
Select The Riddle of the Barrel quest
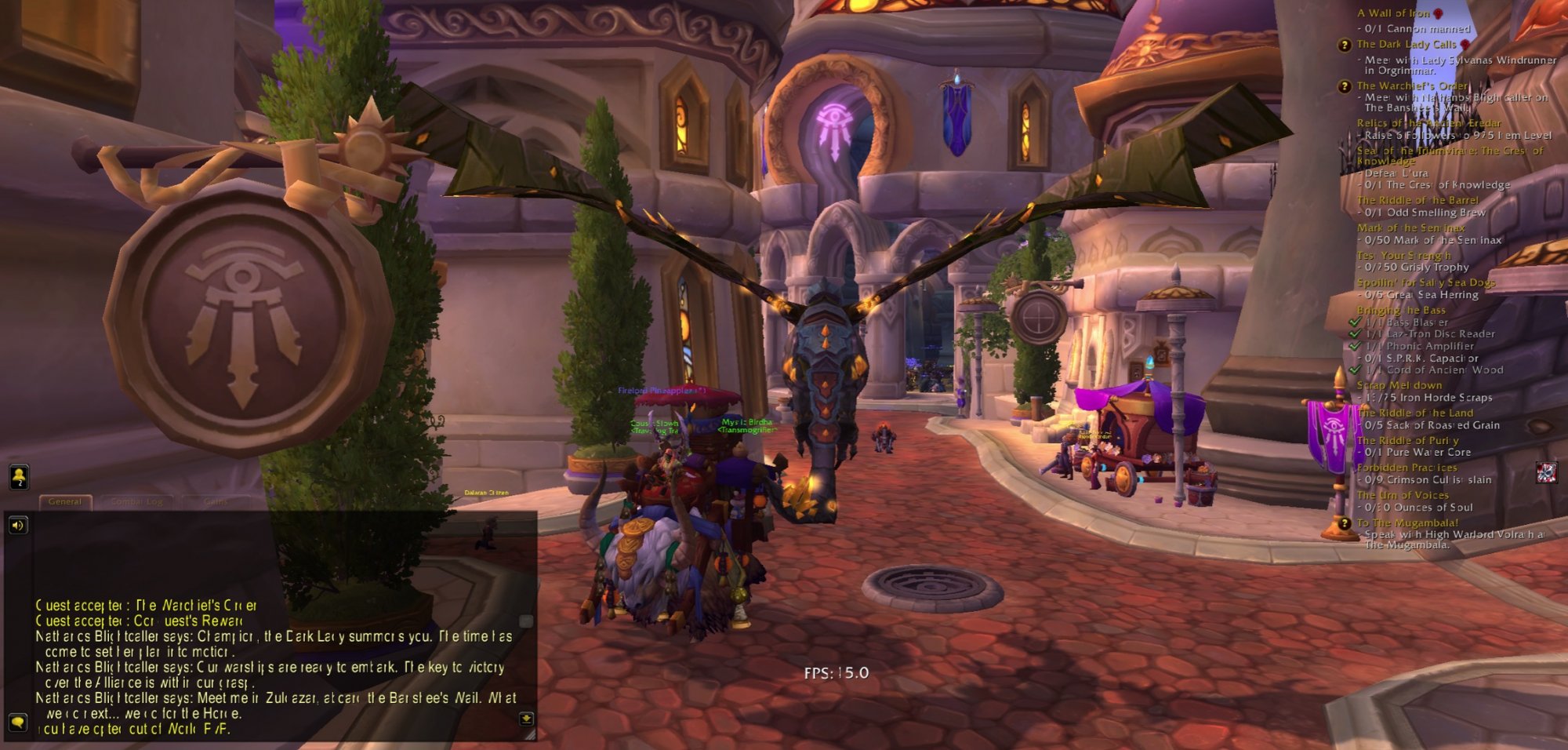[1417, 200]
